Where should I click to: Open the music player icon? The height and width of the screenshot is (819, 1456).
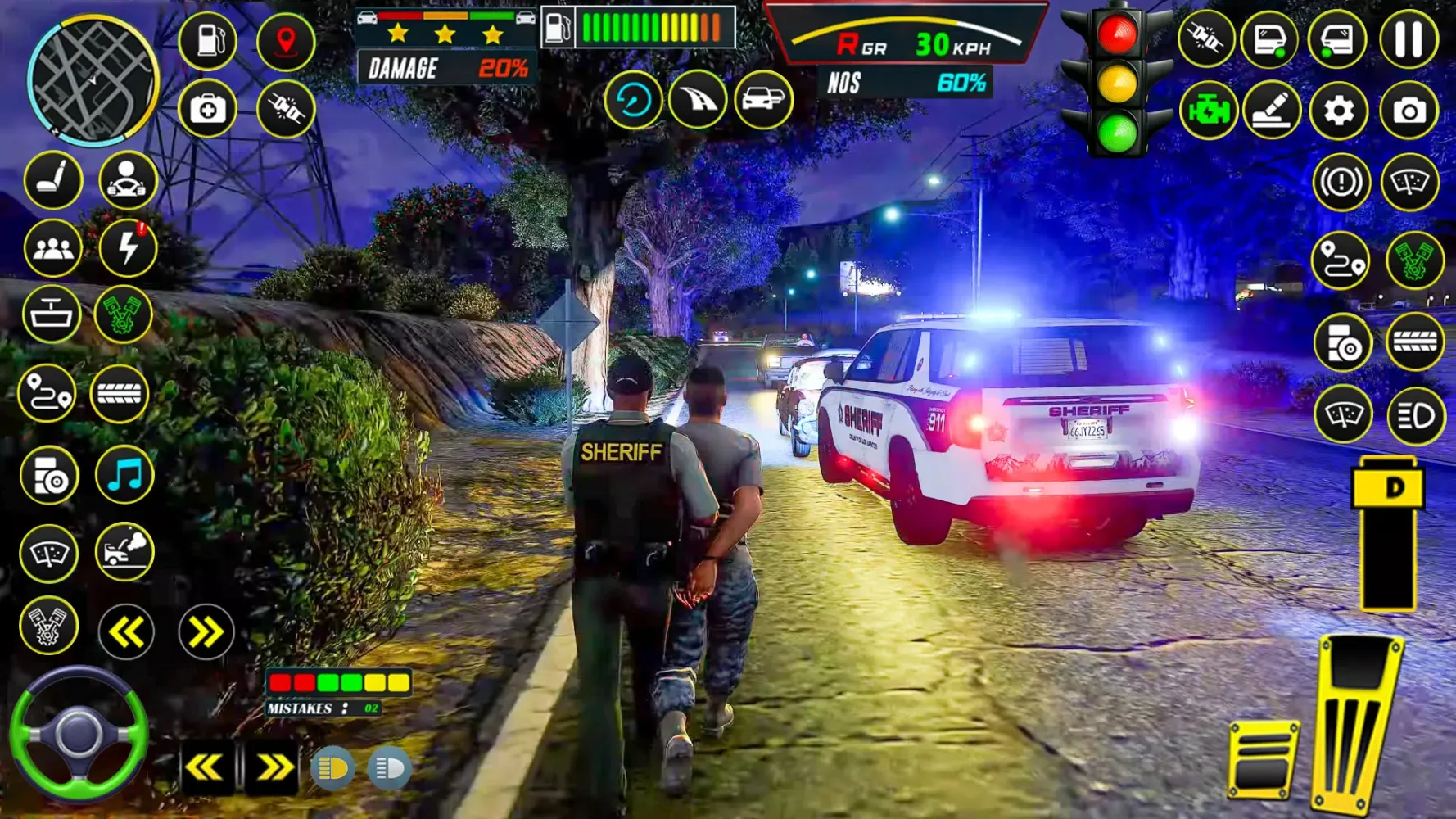tap(123, 473)
